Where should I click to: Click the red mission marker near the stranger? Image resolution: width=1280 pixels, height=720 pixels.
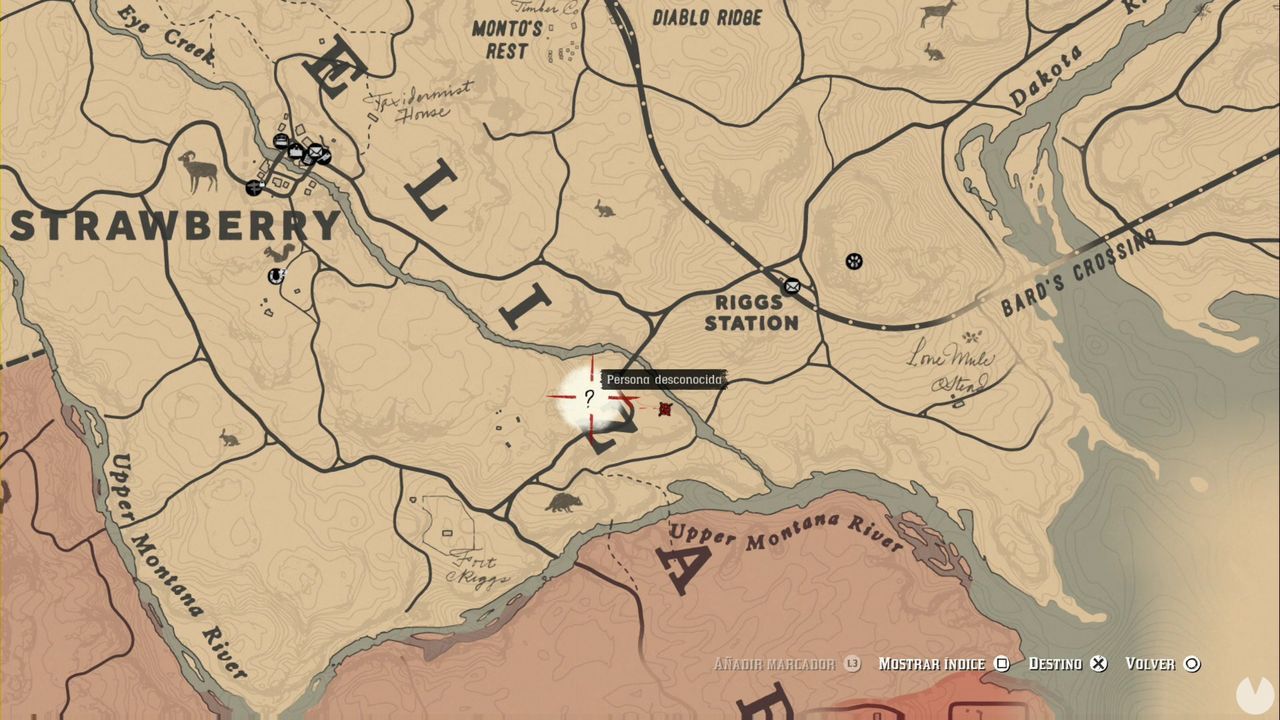[x=665, y=410]
